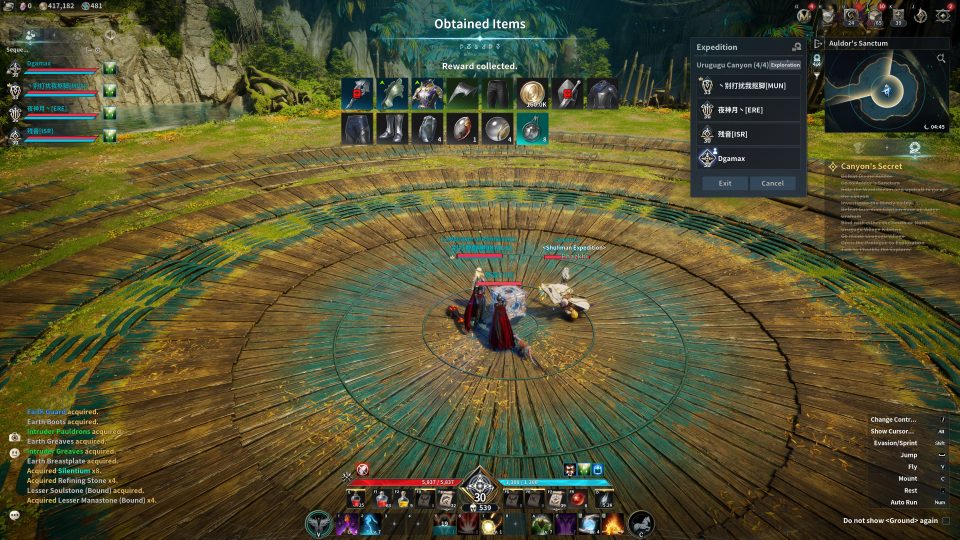Cancel the Expedition panel
The width and height of the screenshot is (960, 540).
point(772,183)
